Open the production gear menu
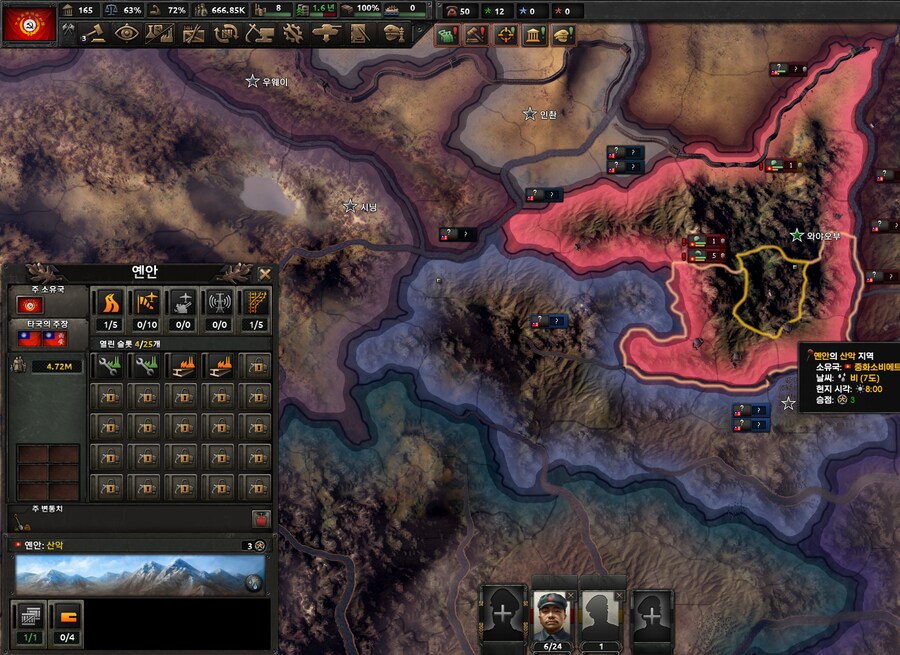 (292, 33)
